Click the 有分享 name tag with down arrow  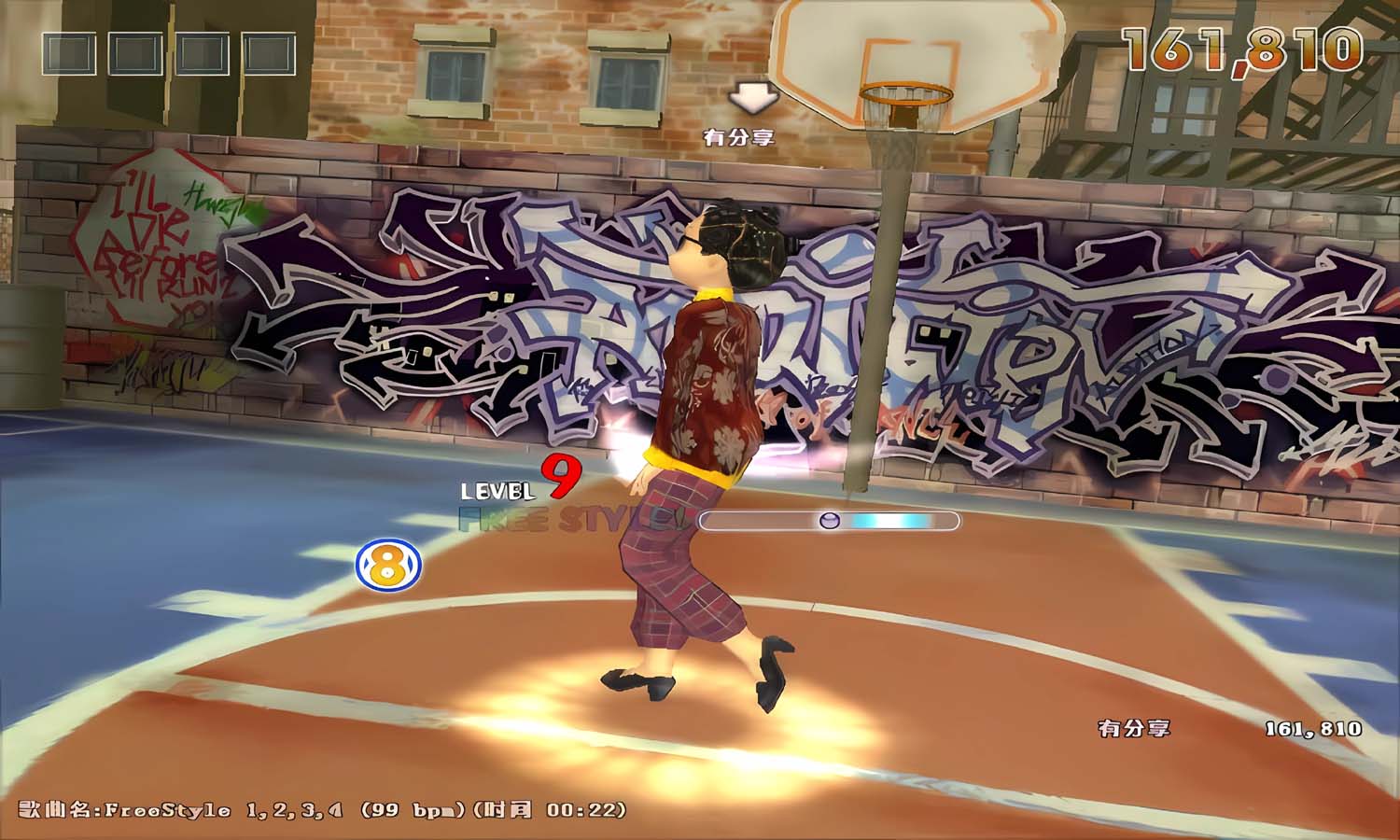tap(739, 136)
